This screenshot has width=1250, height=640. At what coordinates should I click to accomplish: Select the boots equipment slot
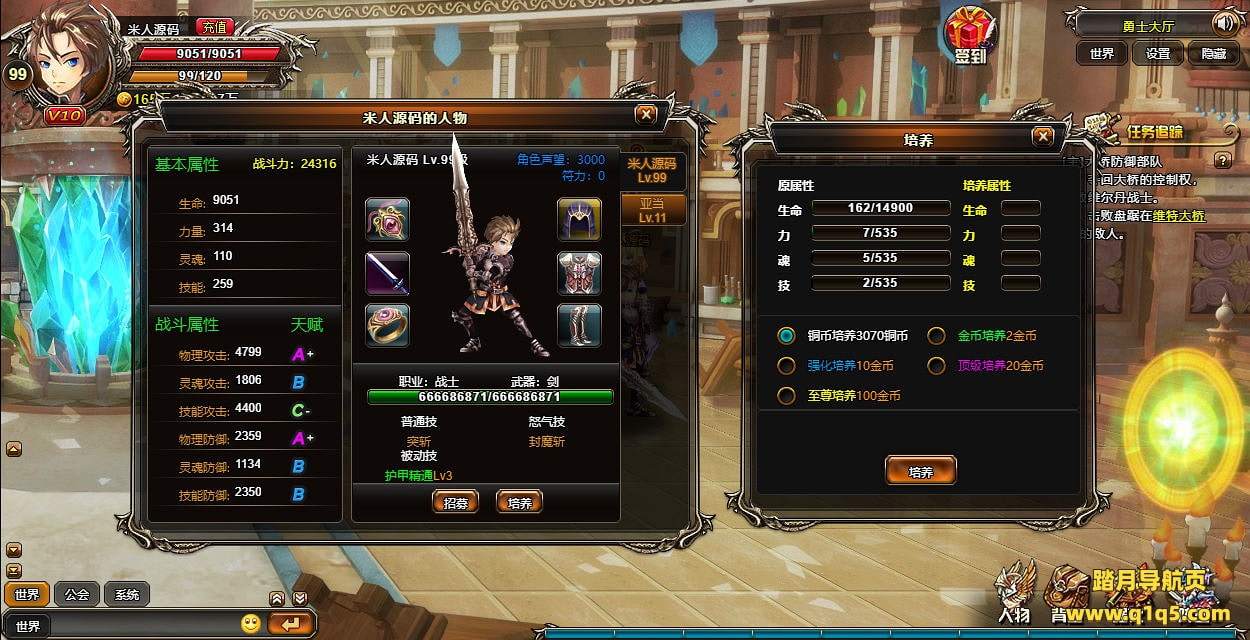click(579, 325)
